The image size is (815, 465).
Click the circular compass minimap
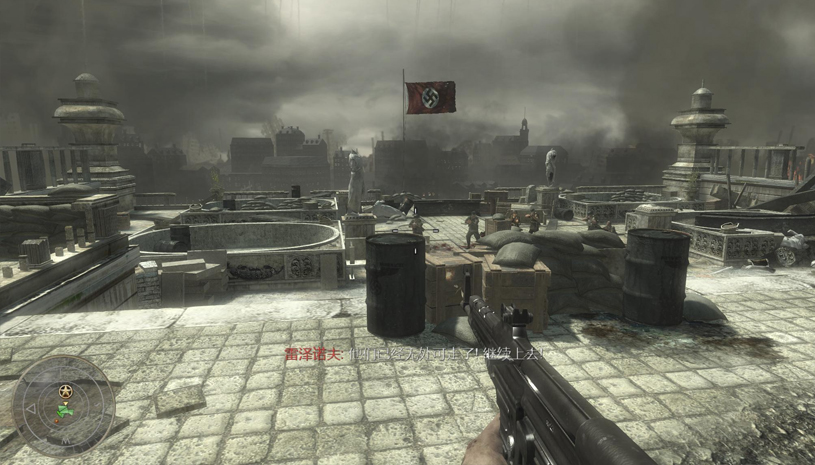(63, 405)
